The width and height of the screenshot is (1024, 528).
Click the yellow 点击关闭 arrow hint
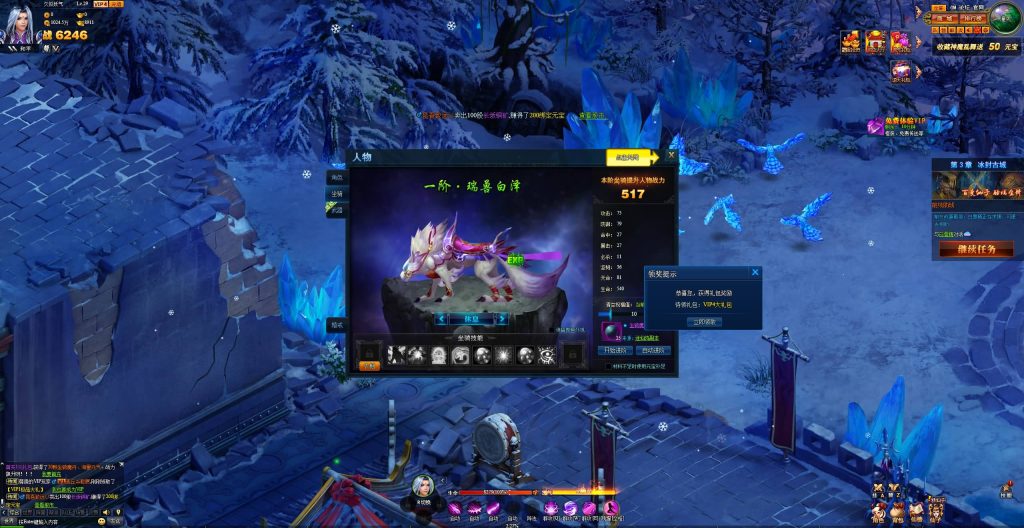click(x=631, y=157)
